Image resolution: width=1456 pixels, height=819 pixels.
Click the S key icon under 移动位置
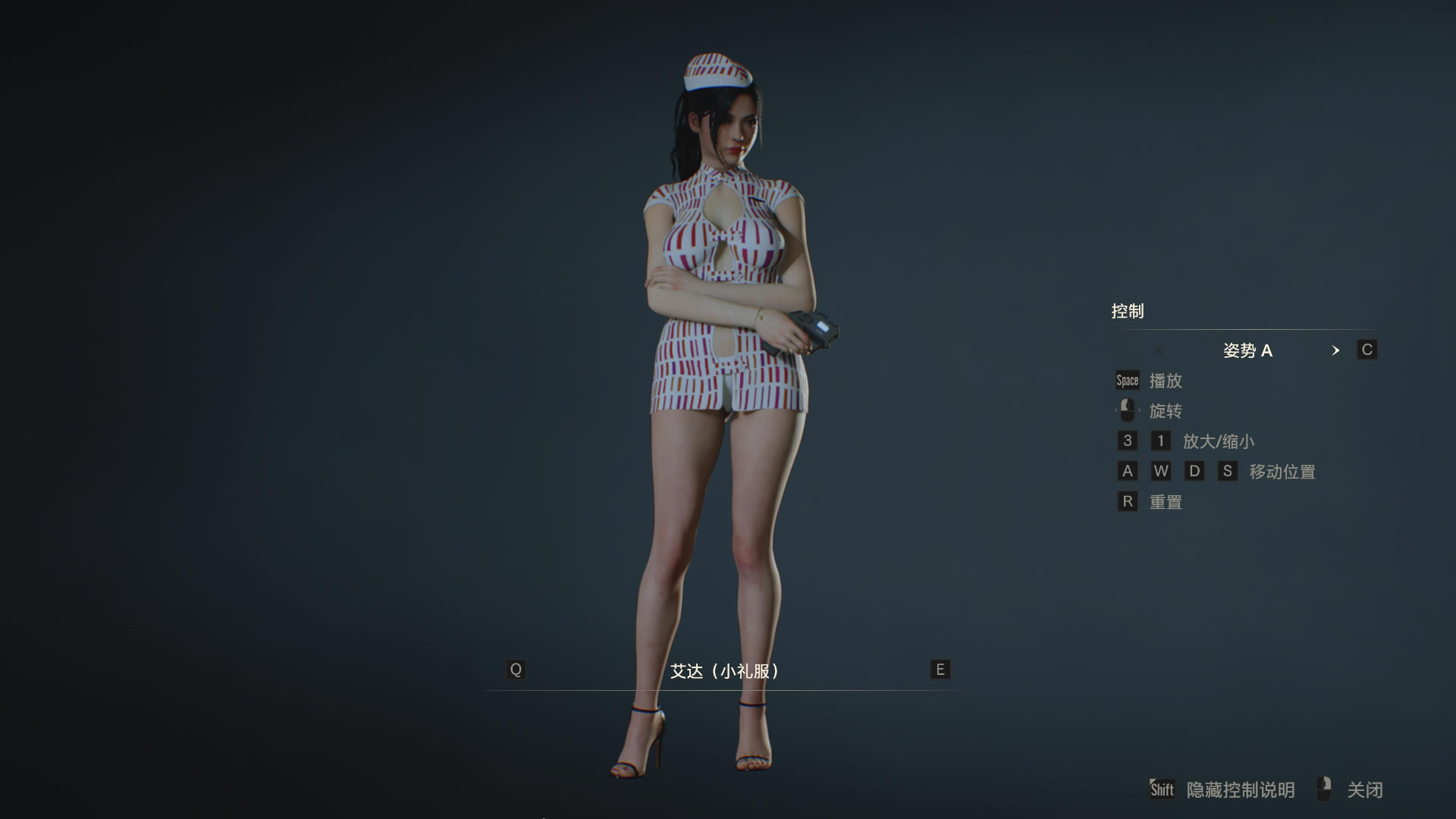pos(1228,471)
